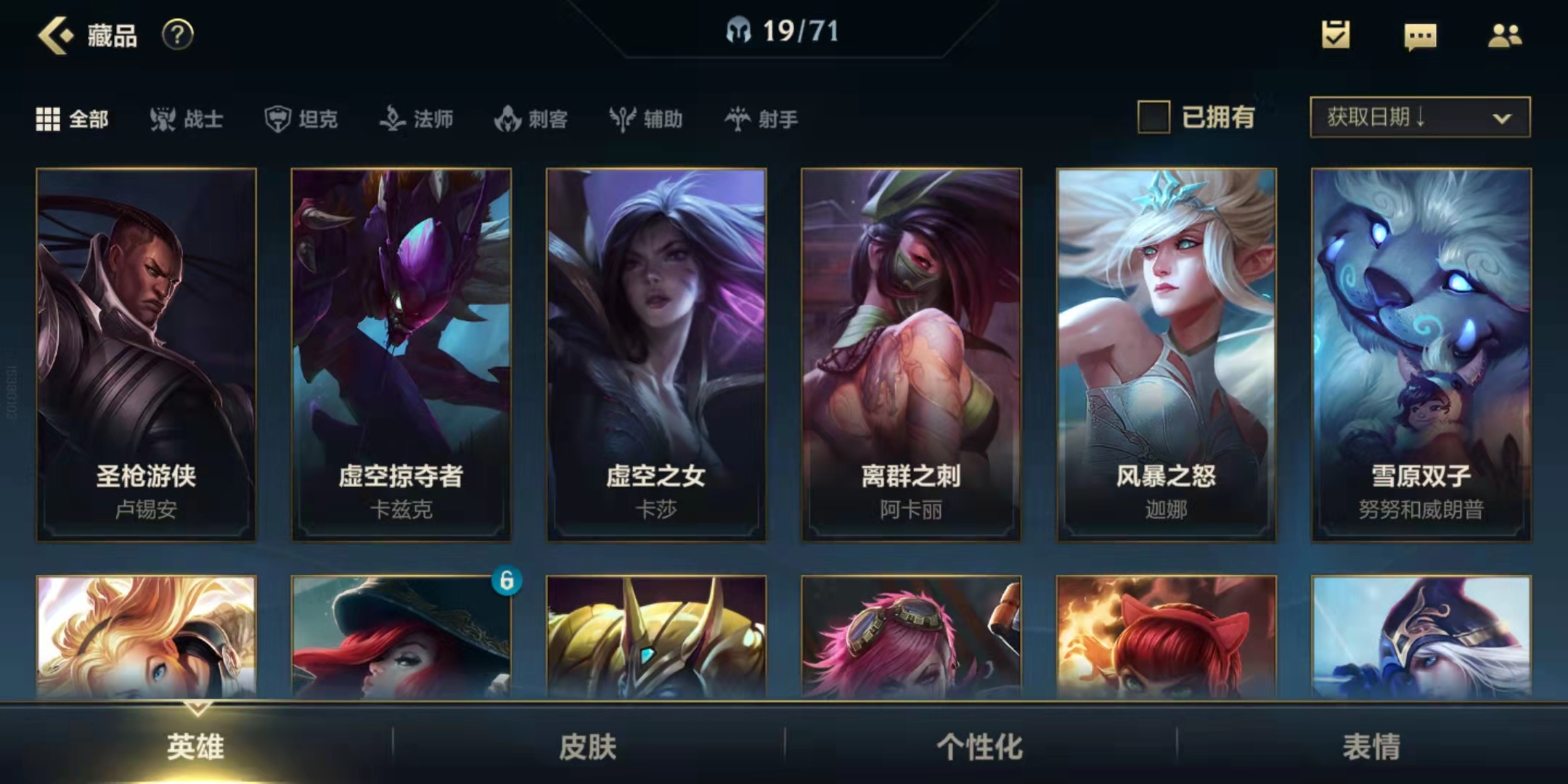This screenshot has width=1568, height=784.
Task: Open the clipboard missions icon
Action: tap(1336, 35)
